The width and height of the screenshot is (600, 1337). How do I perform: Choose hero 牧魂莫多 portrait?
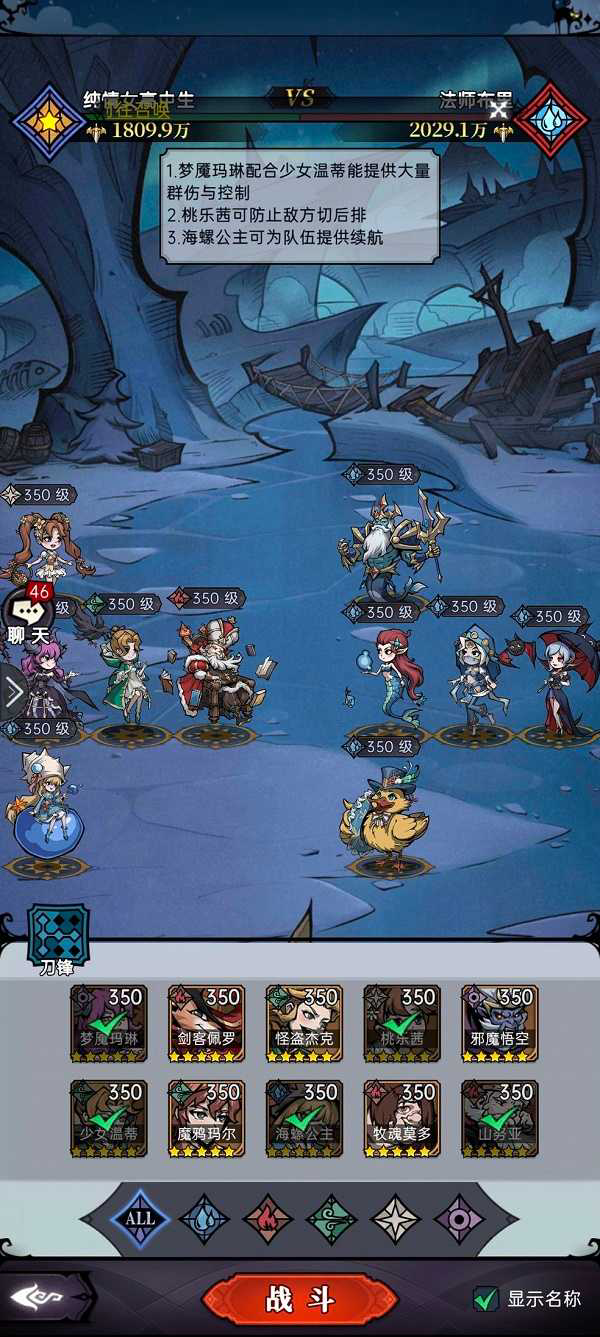(x=402, y=1118)
